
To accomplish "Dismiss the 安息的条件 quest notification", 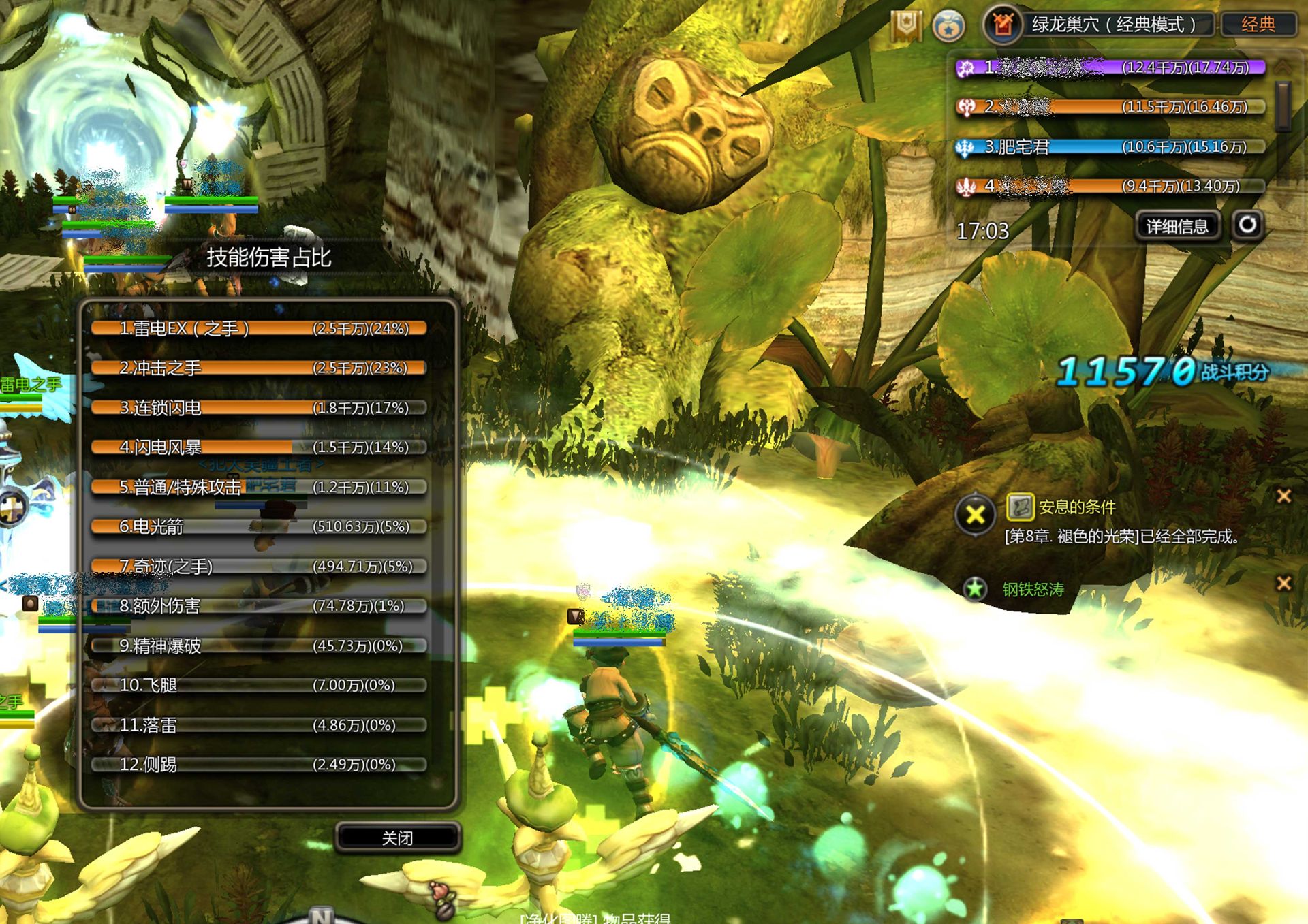I will 1283,496.
